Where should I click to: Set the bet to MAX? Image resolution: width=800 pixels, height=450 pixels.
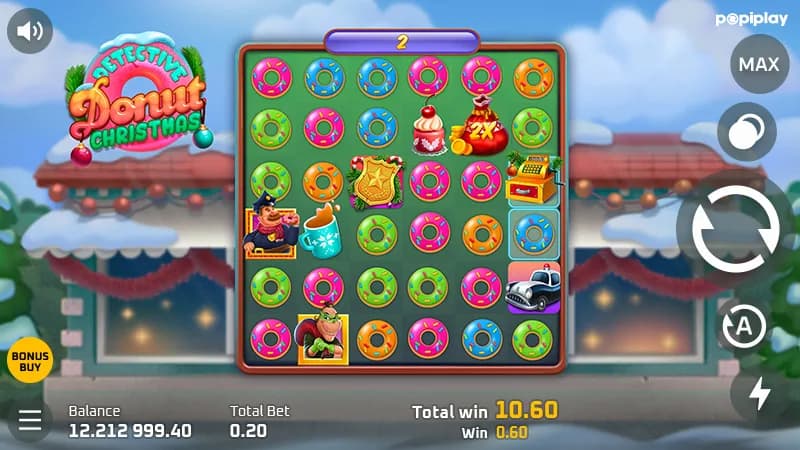[759, 65]
